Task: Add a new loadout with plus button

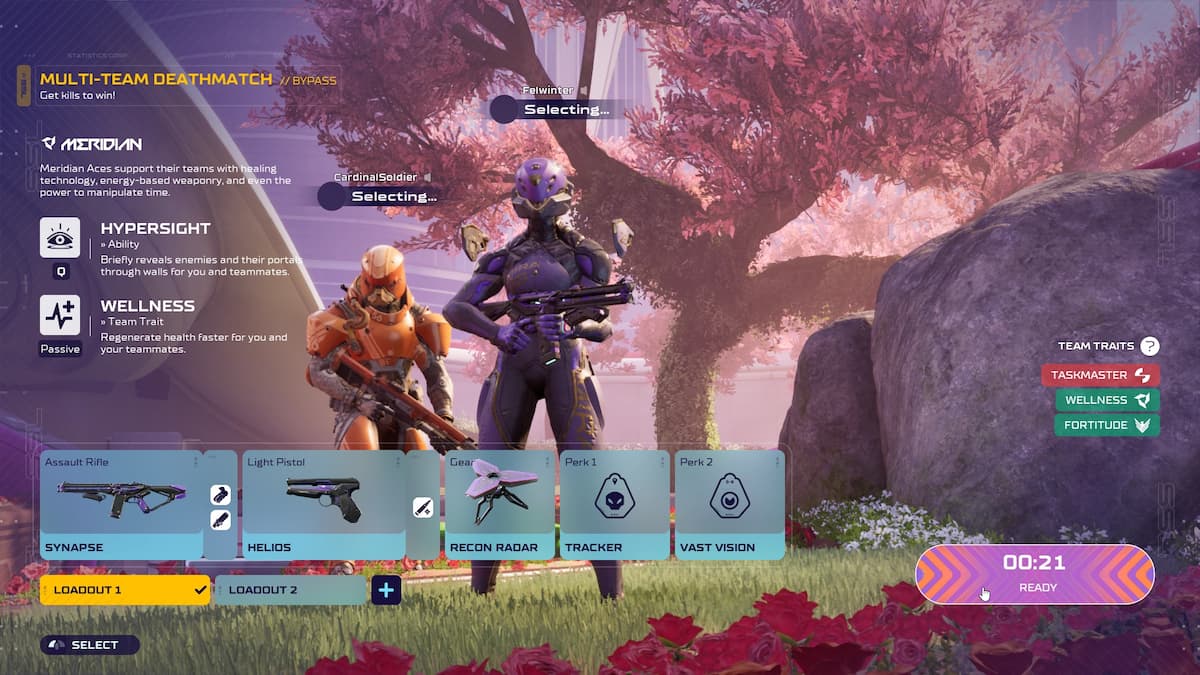Action: 386,590
